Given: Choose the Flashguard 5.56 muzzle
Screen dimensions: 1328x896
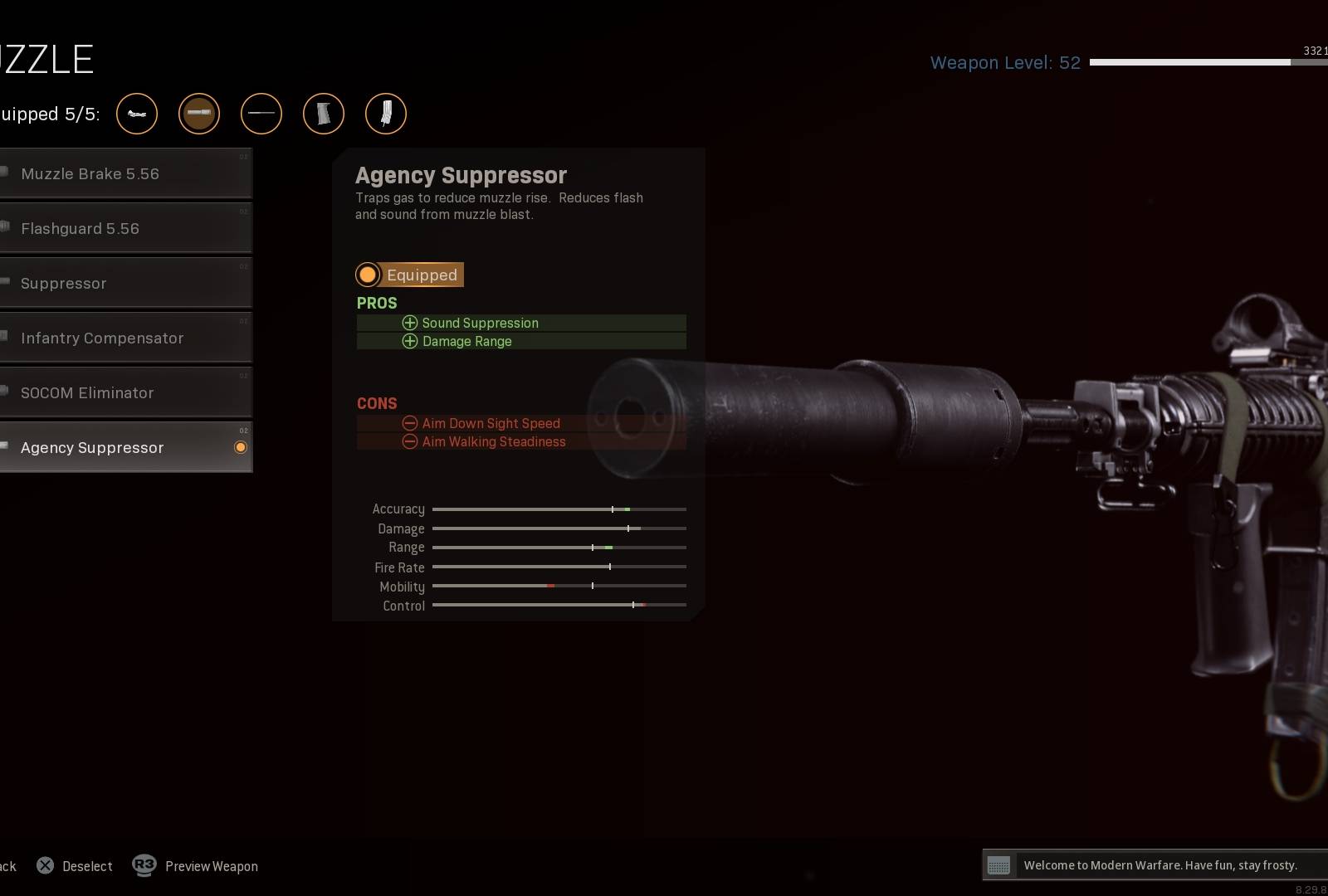Looking at the screenshot, I should (124, 229).
